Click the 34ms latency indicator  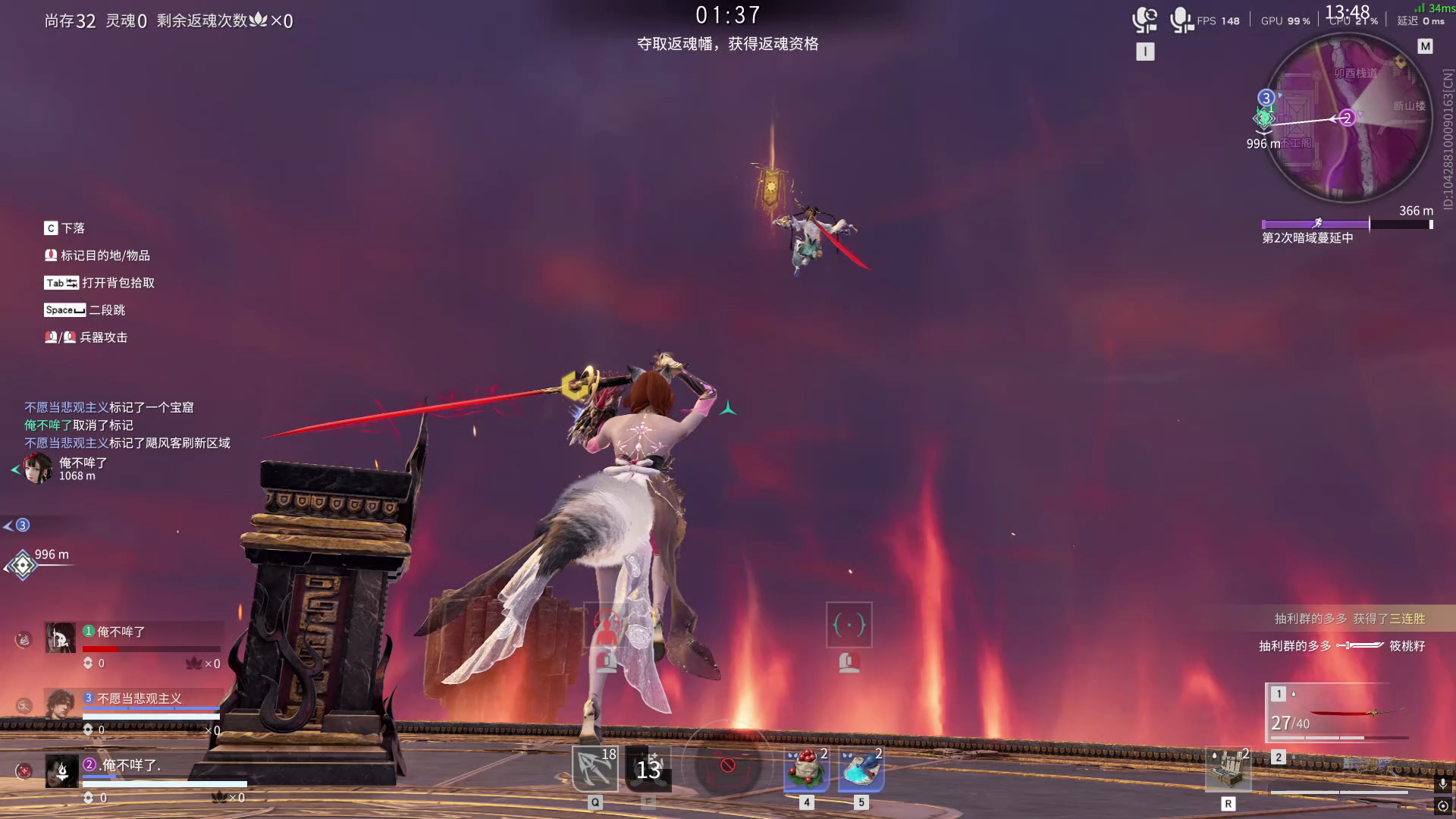point(1435,8)
